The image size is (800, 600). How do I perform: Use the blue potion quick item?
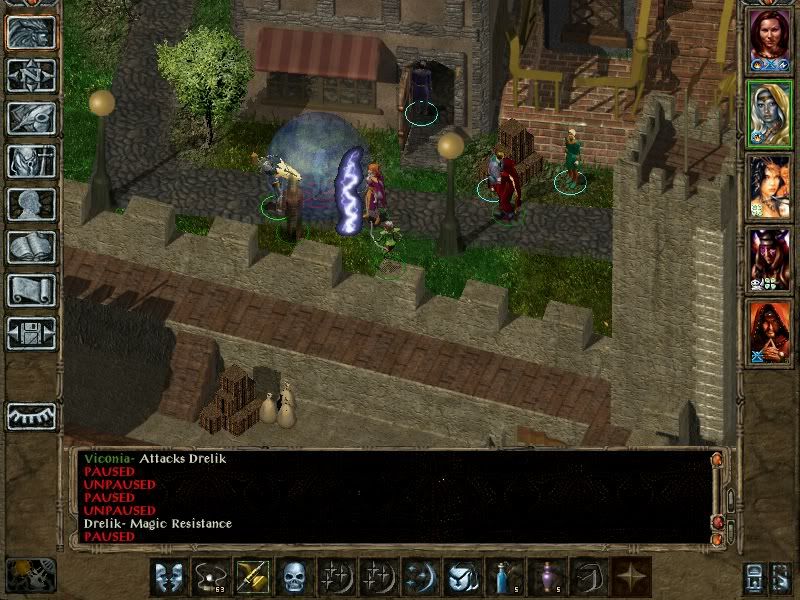coord(505,577)
